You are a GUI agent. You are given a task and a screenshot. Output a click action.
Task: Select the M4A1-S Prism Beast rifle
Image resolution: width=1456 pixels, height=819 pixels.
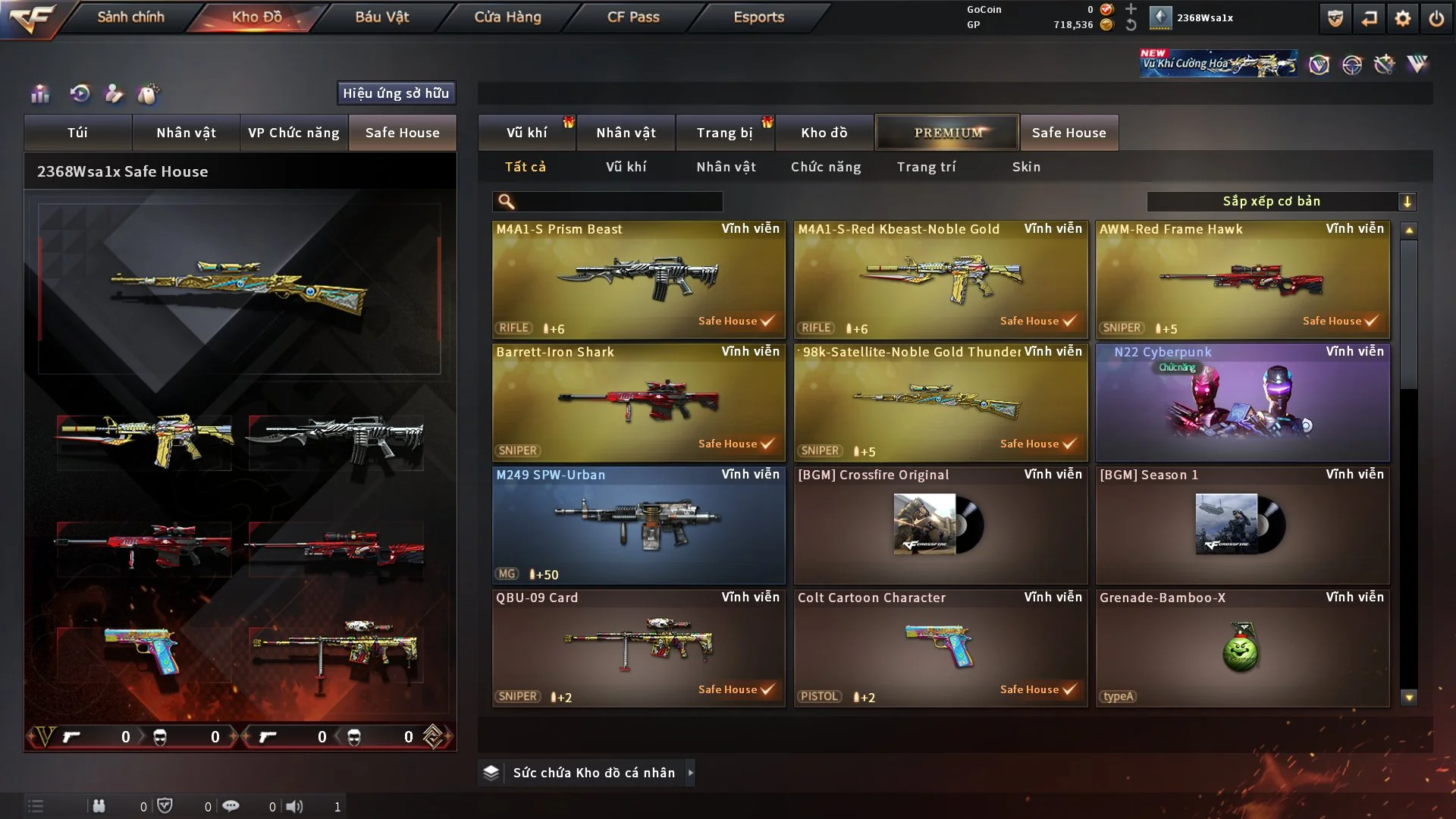639,279
